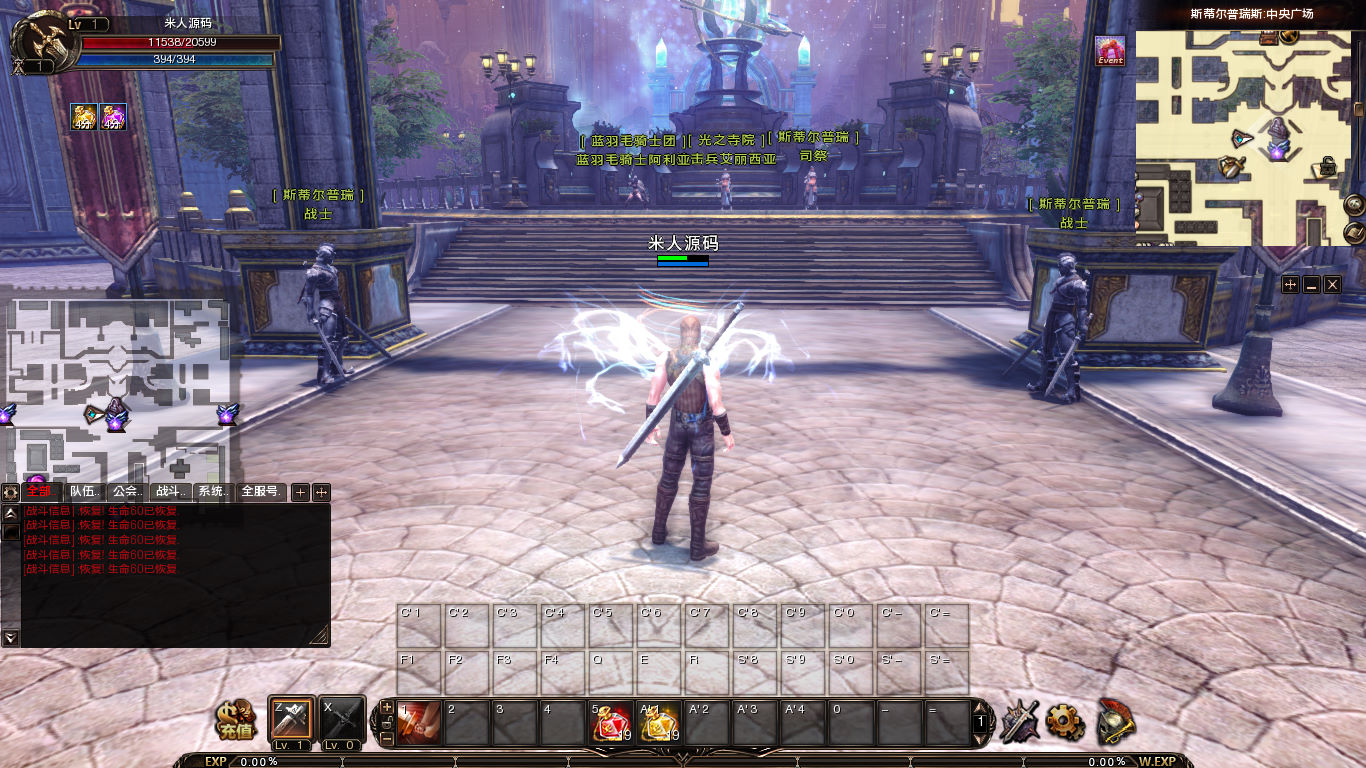Open the chat settings gear button
Viewport: 1366px width, 768px height.
pos(10,492)
